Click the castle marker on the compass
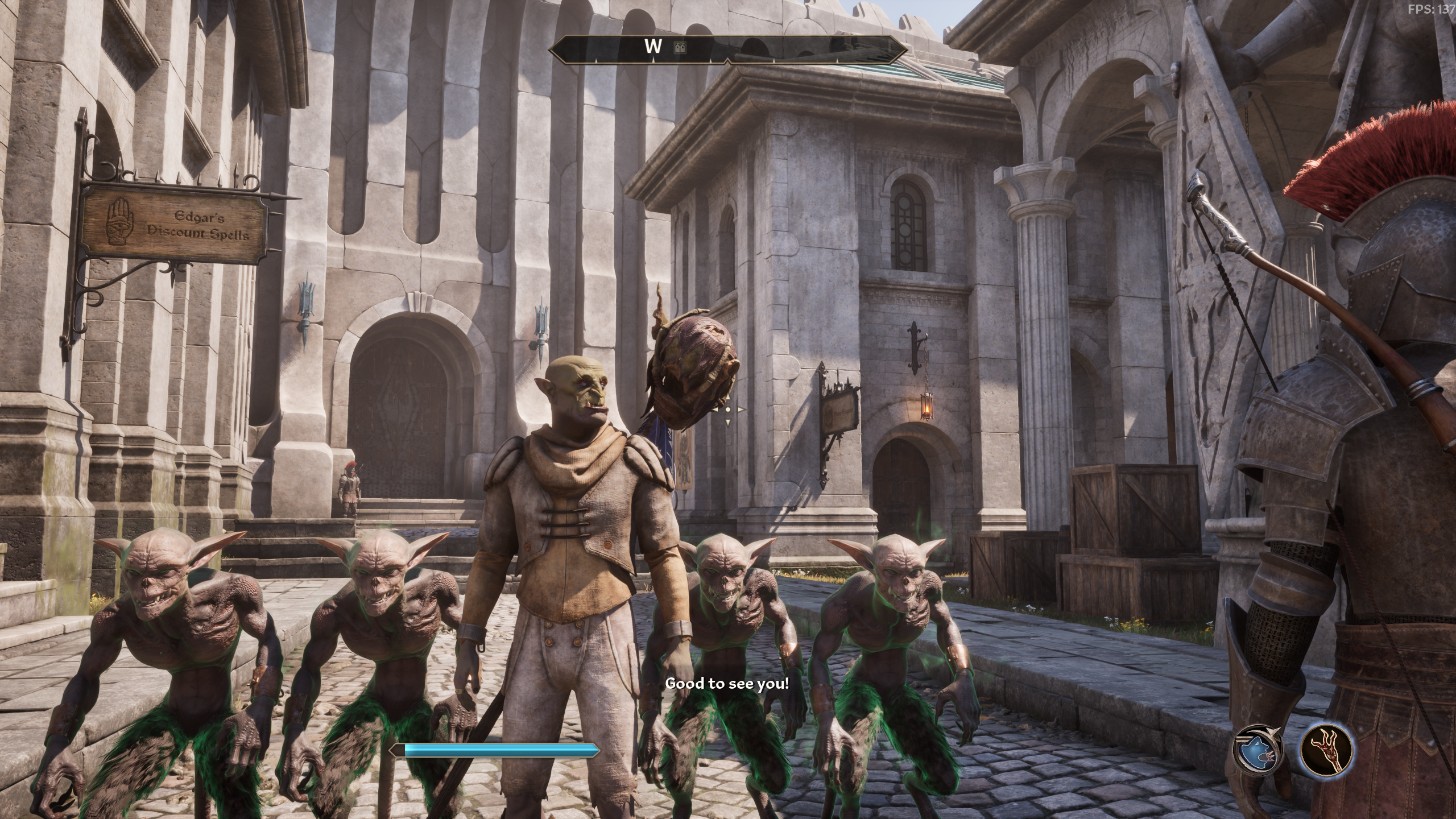The image size is (1456, 819). click(x=680, y=48)
